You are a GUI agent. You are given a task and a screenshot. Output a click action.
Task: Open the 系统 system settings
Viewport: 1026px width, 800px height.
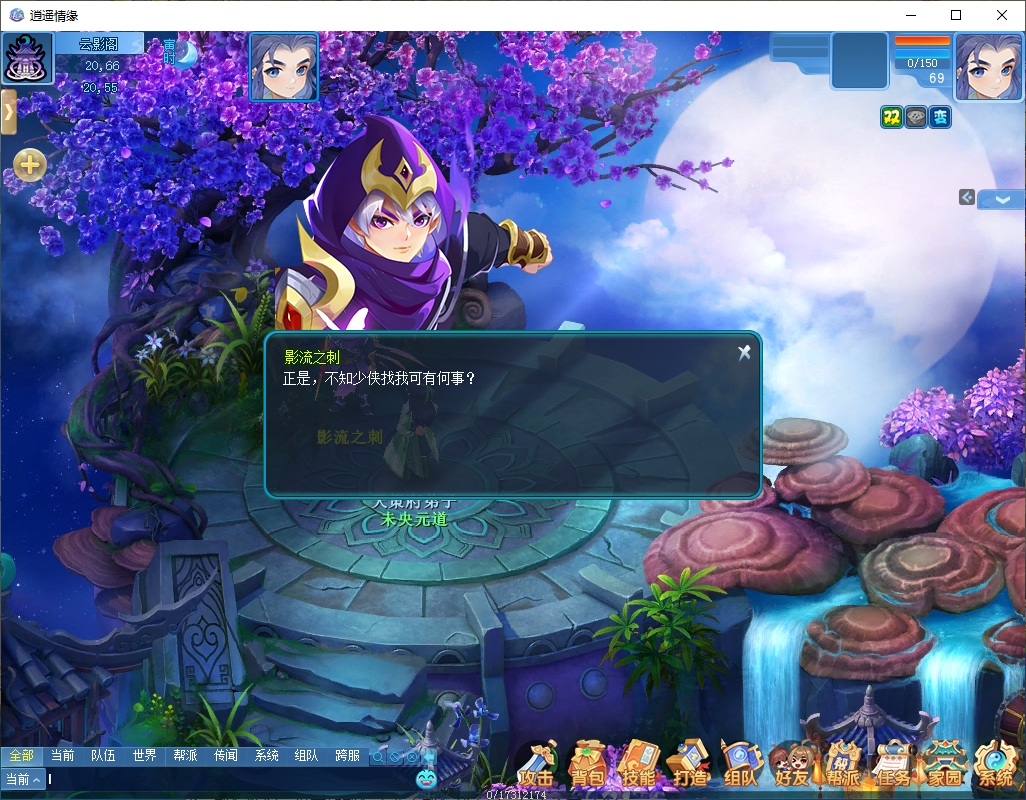(995, 767)
